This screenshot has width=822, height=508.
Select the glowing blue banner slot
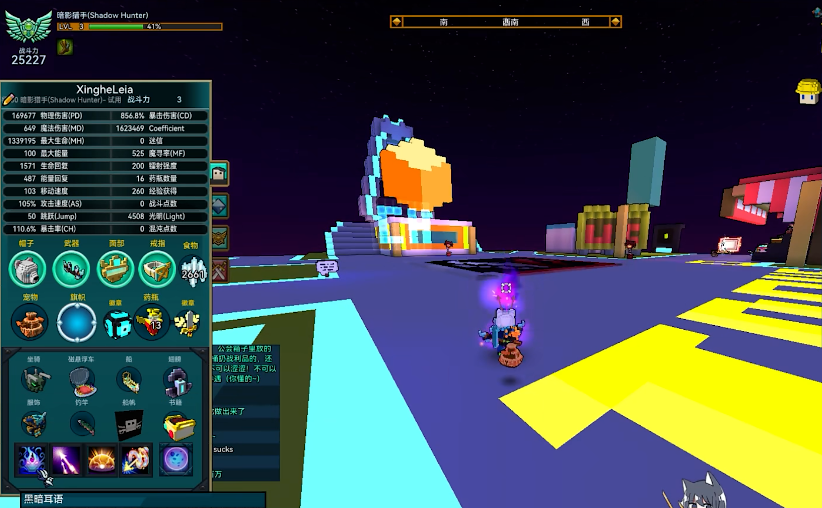pos(76,321)
